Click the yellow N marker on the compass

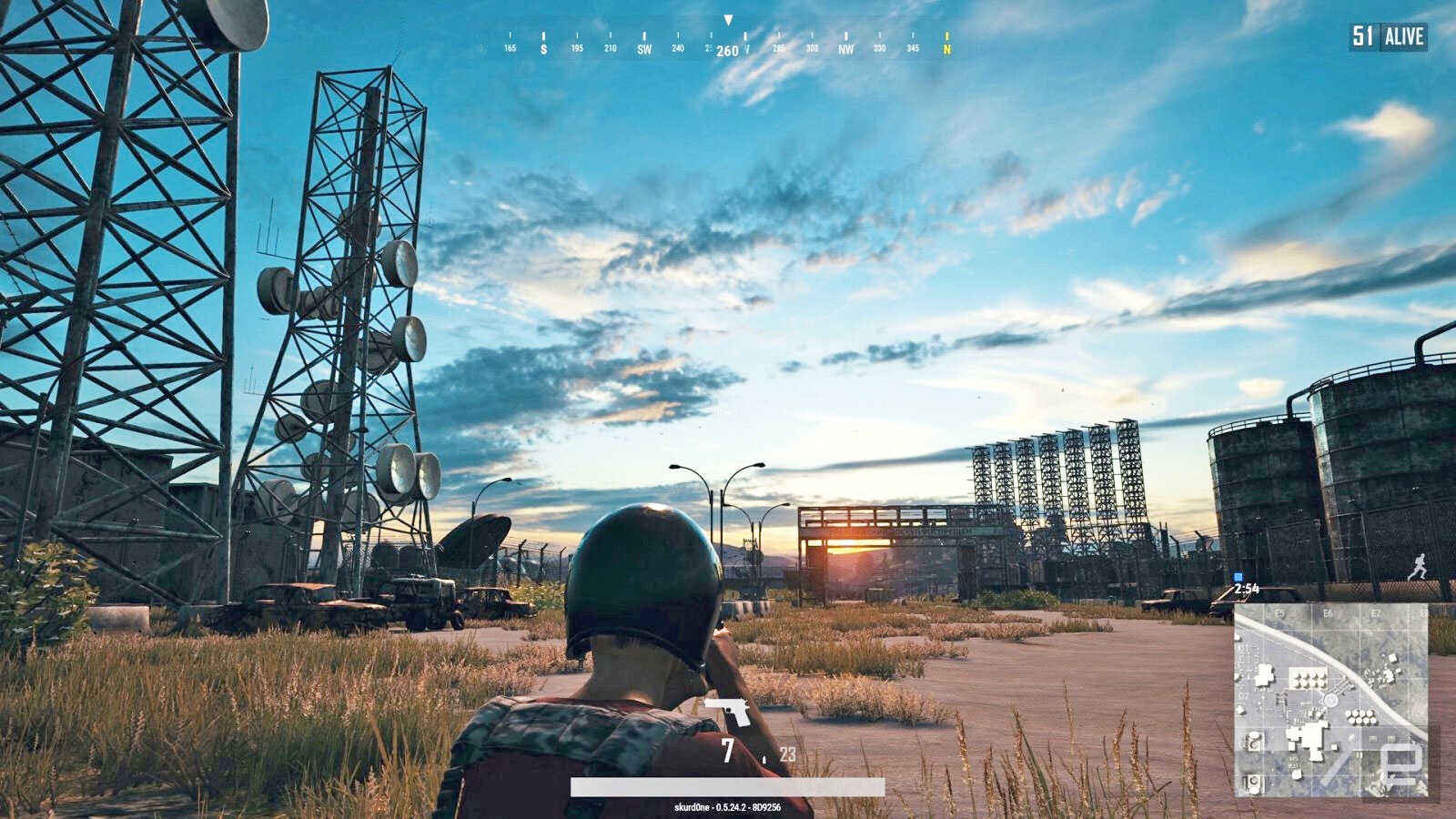pos(946,49)
